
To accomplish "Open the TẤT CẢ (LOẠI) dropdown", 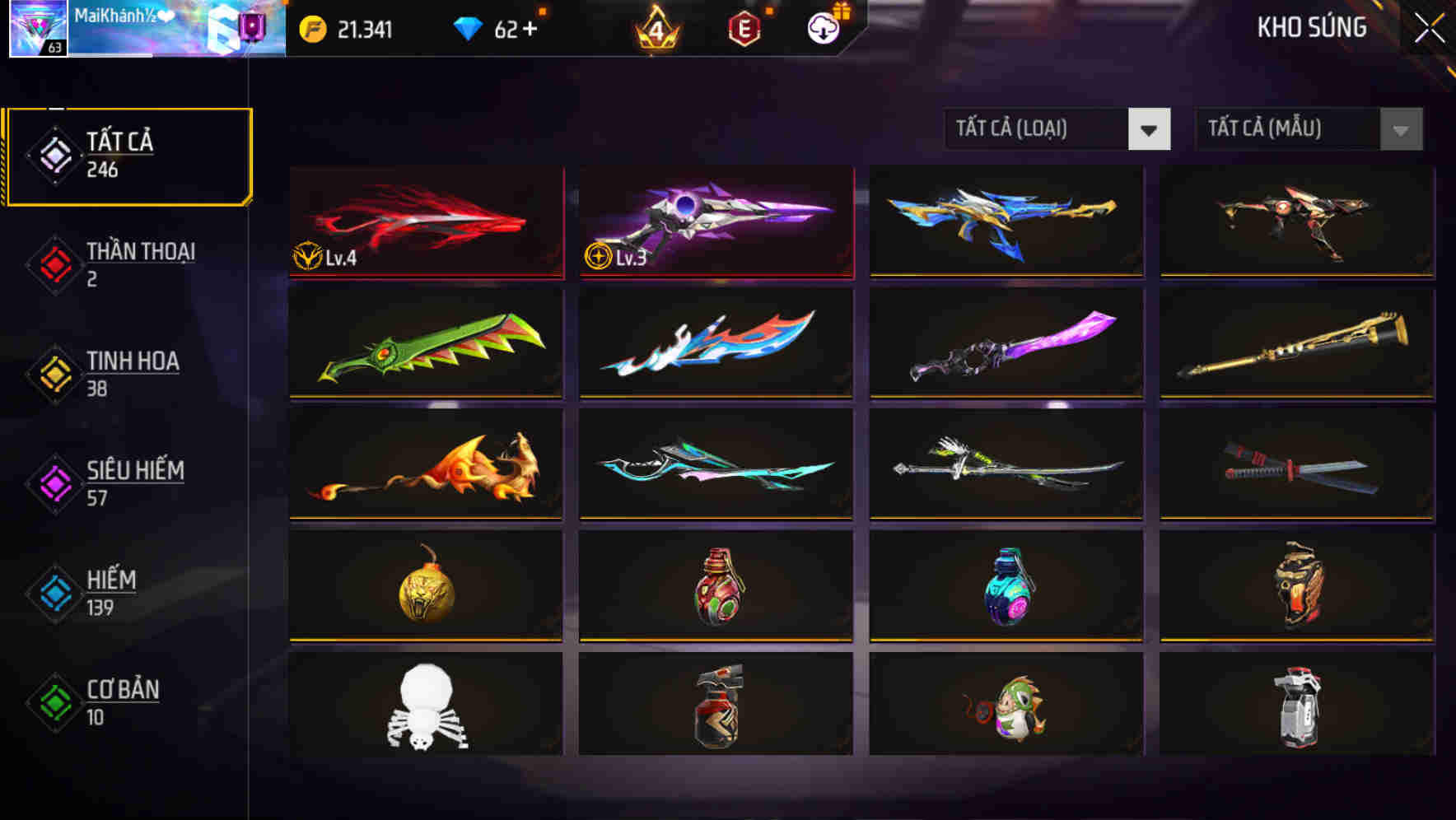I will 1038,129.
